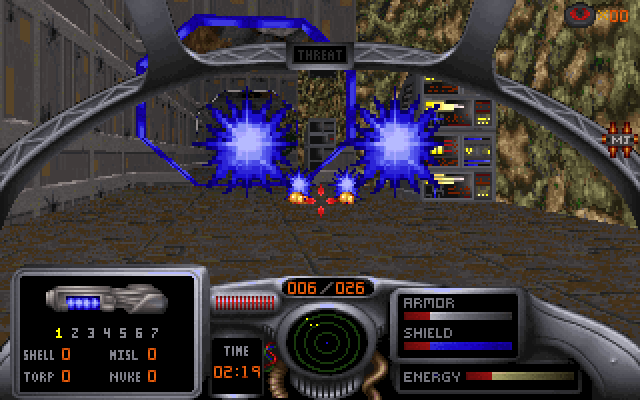Switch to weapon slot 2
The width and height of the screenshot is (640, 400).
75,333
